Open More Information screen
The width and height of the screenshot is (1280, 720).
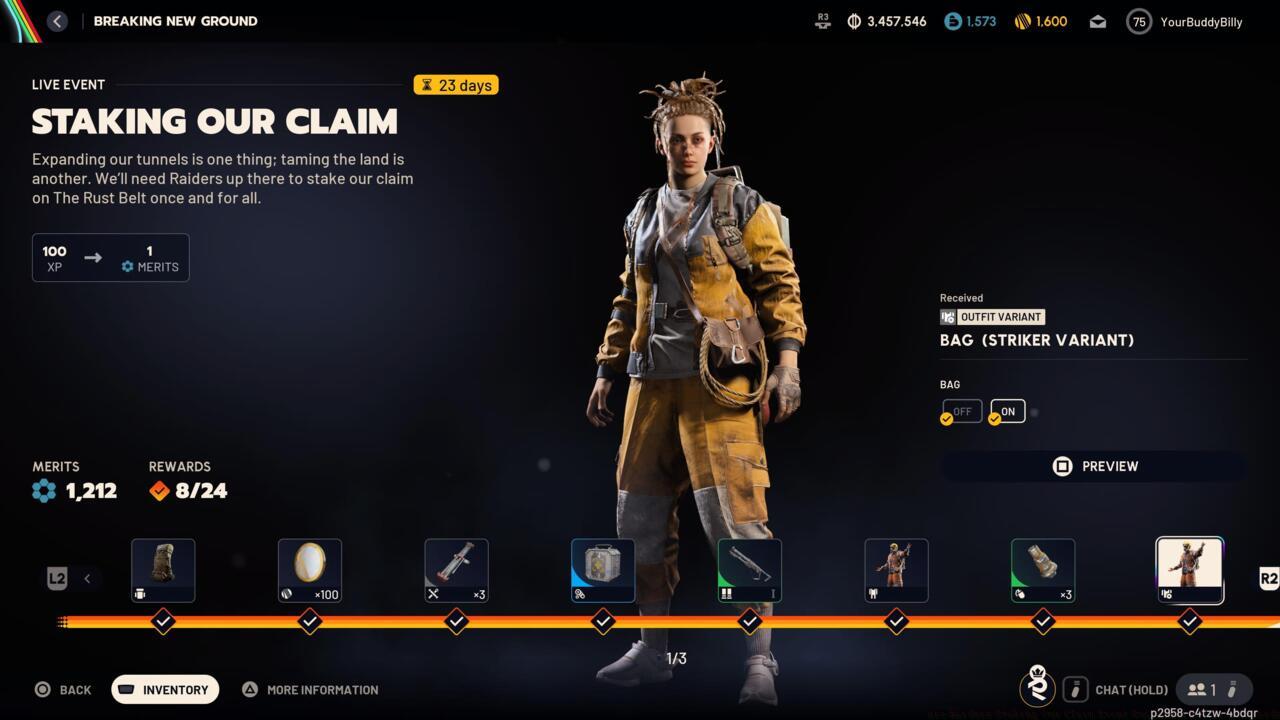pos(310,689)
